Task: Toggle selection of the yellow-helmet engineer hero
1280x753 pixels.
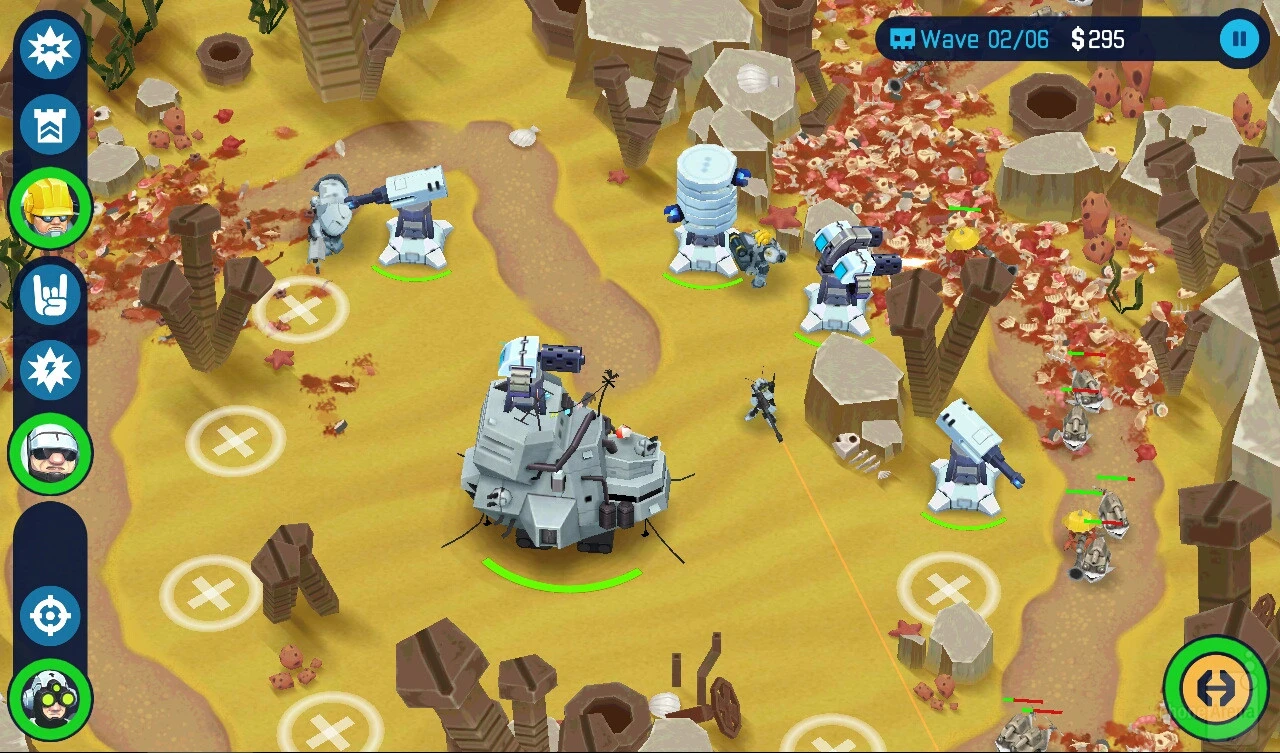Action: pos(48,208)
